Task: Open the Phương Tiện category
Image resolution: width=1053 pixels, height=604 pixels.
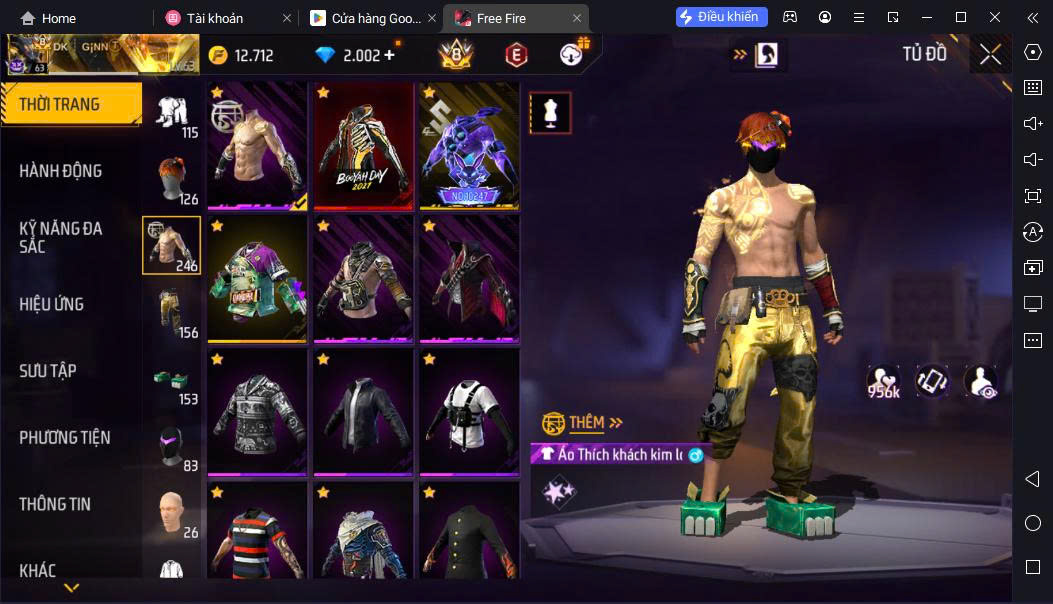Action: (65, 438)
